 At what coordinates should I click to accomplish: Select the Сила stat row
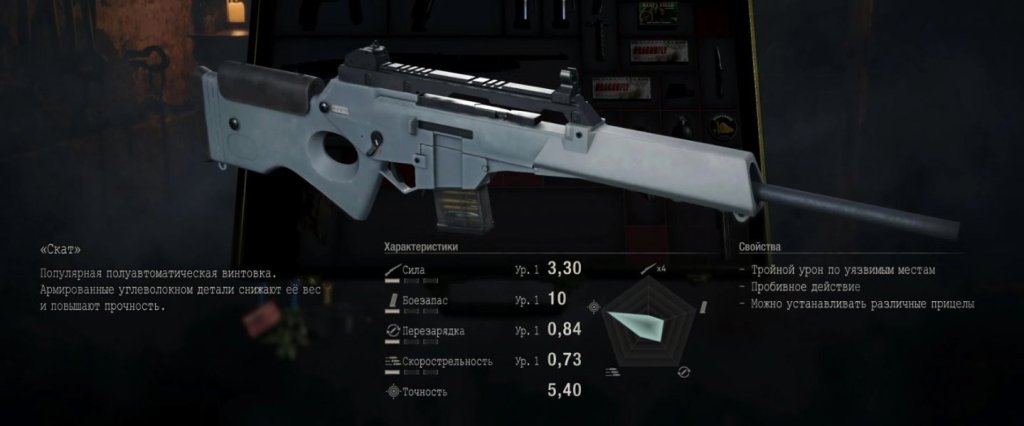480,270
